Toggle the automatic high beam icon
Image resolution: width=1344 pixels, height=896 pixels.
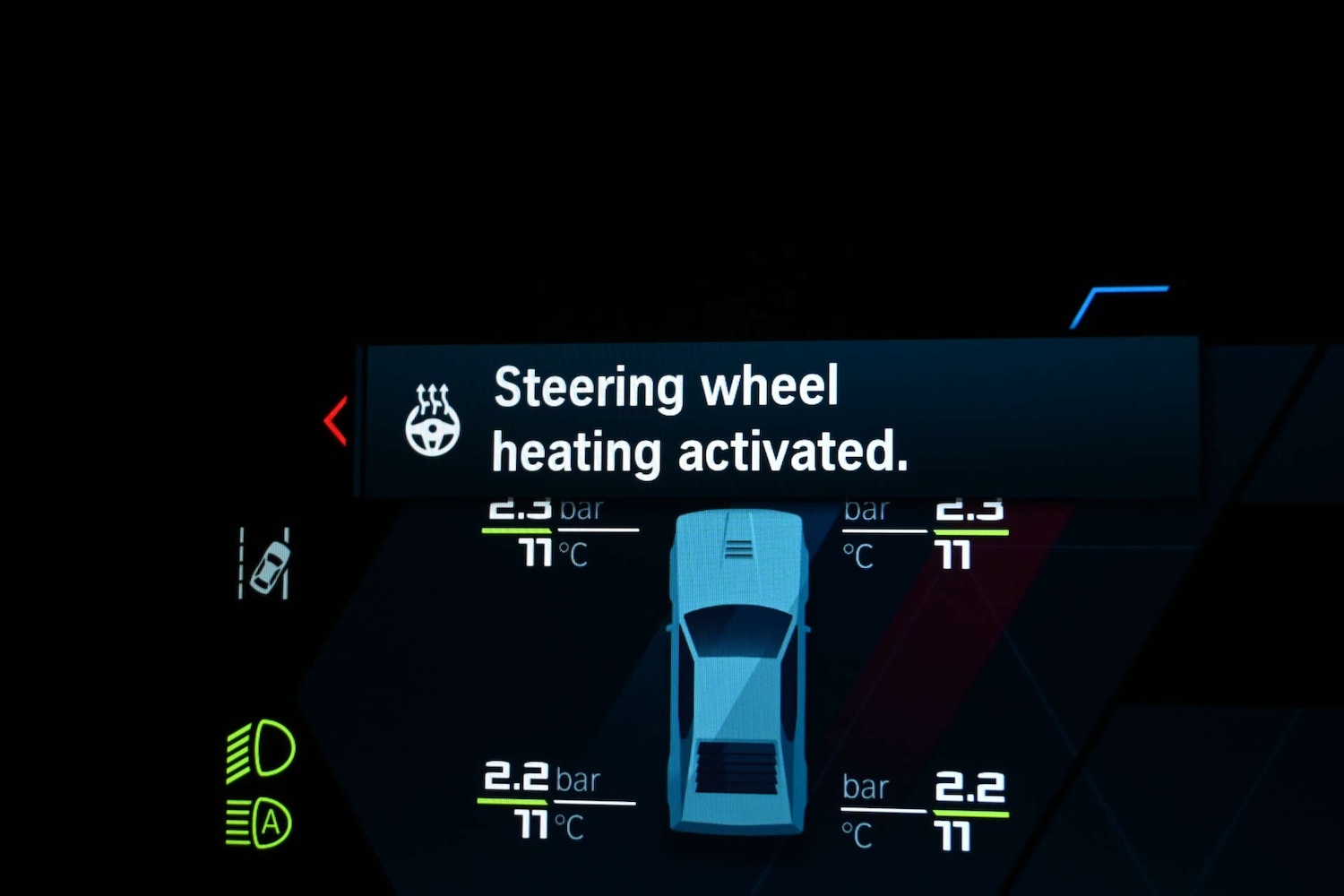[259, 823]
